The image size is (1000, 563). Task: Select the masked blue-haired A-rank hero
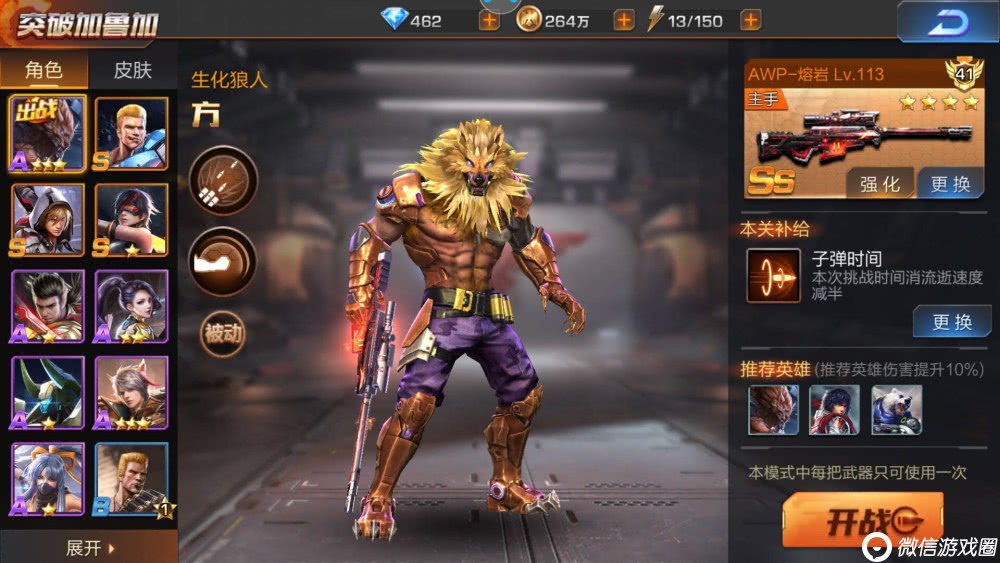click(x=47, y=478)
